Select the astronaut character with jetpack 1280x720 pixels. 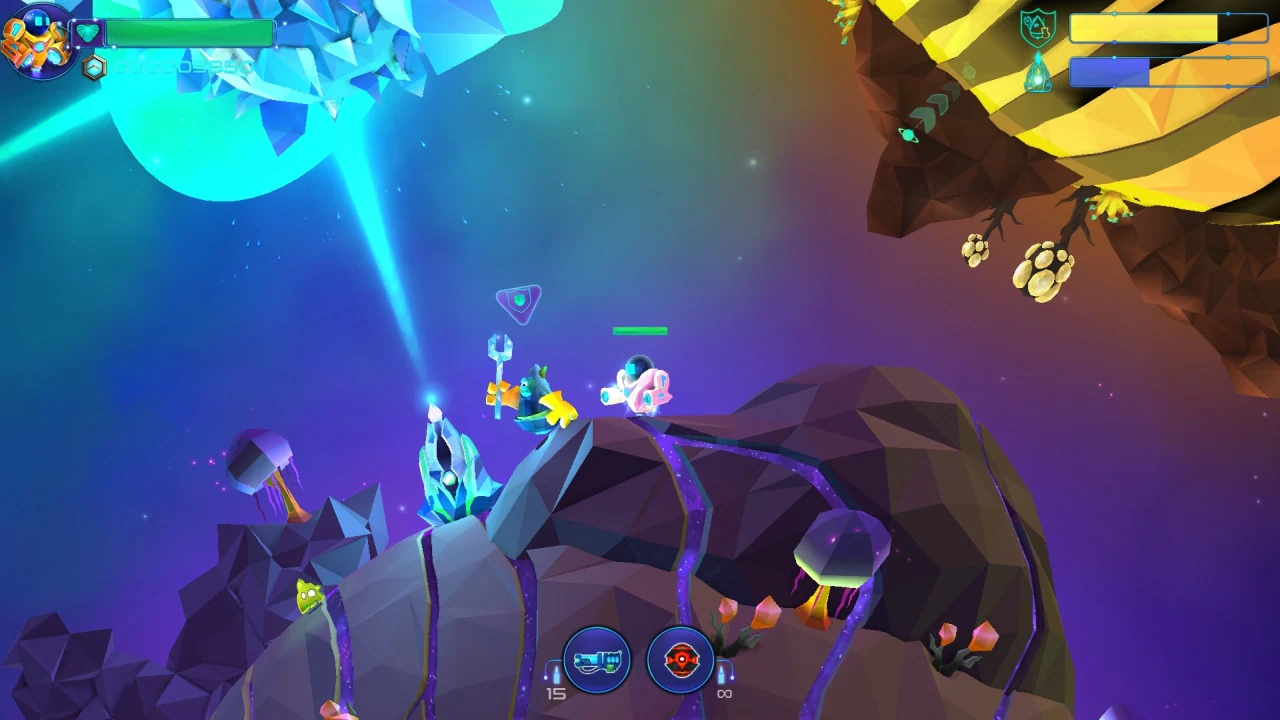(x=637, y=383)
